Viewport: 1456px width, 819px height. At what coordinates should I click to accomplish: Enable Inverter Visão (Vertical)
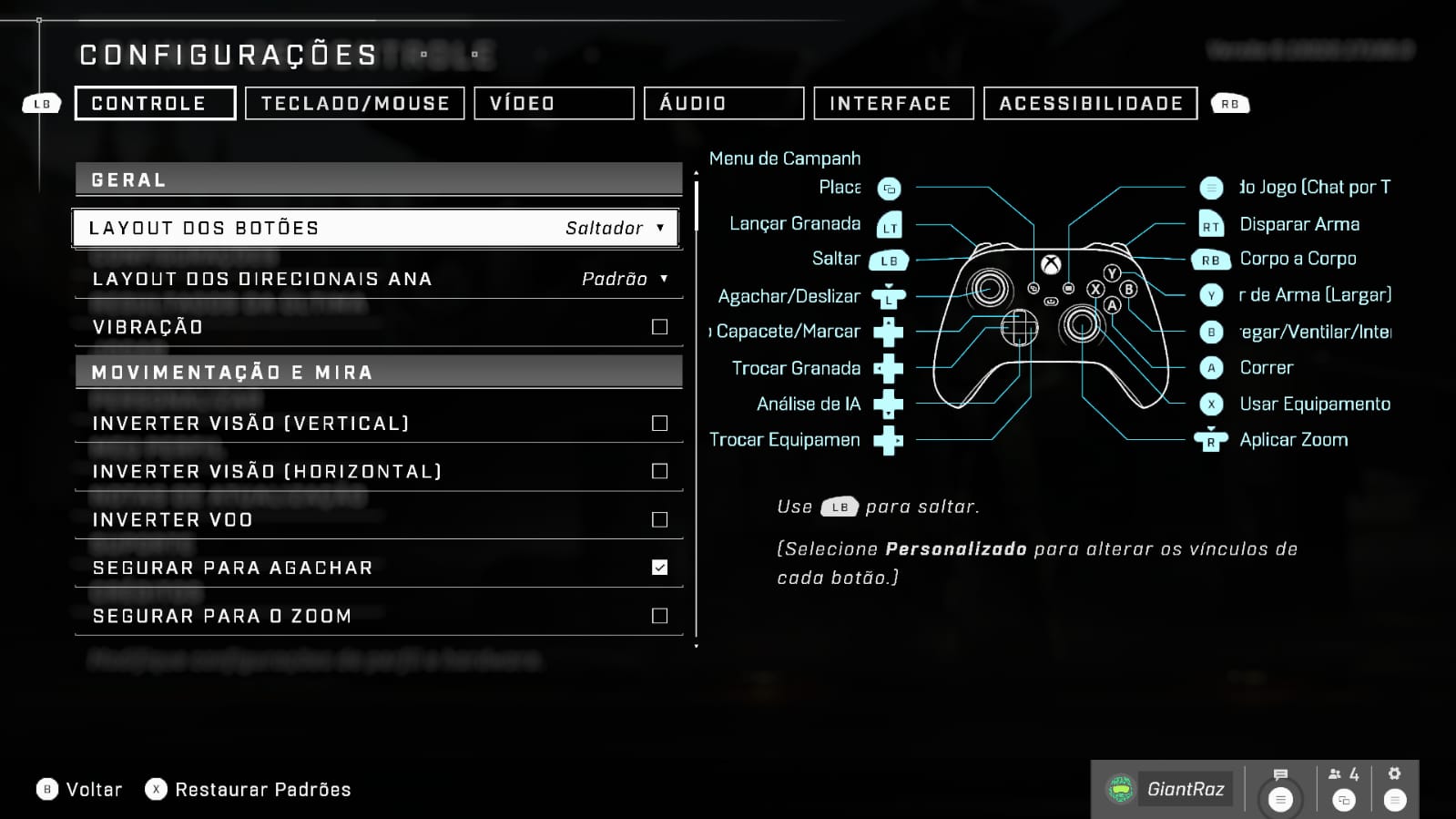coord(660,424)
